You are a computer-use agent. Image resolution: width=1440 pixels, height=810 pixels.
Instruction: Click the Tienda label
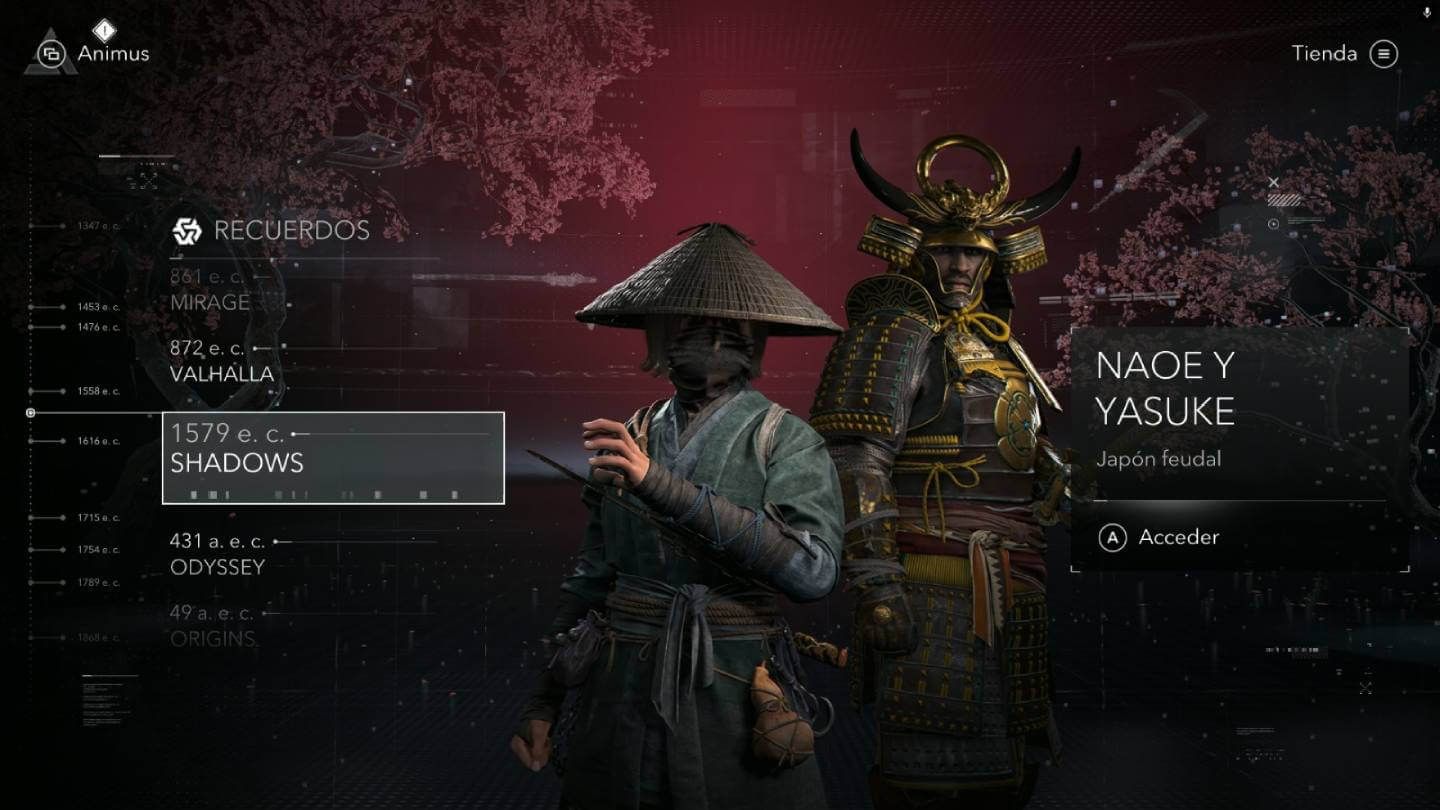click(1327, 55)
